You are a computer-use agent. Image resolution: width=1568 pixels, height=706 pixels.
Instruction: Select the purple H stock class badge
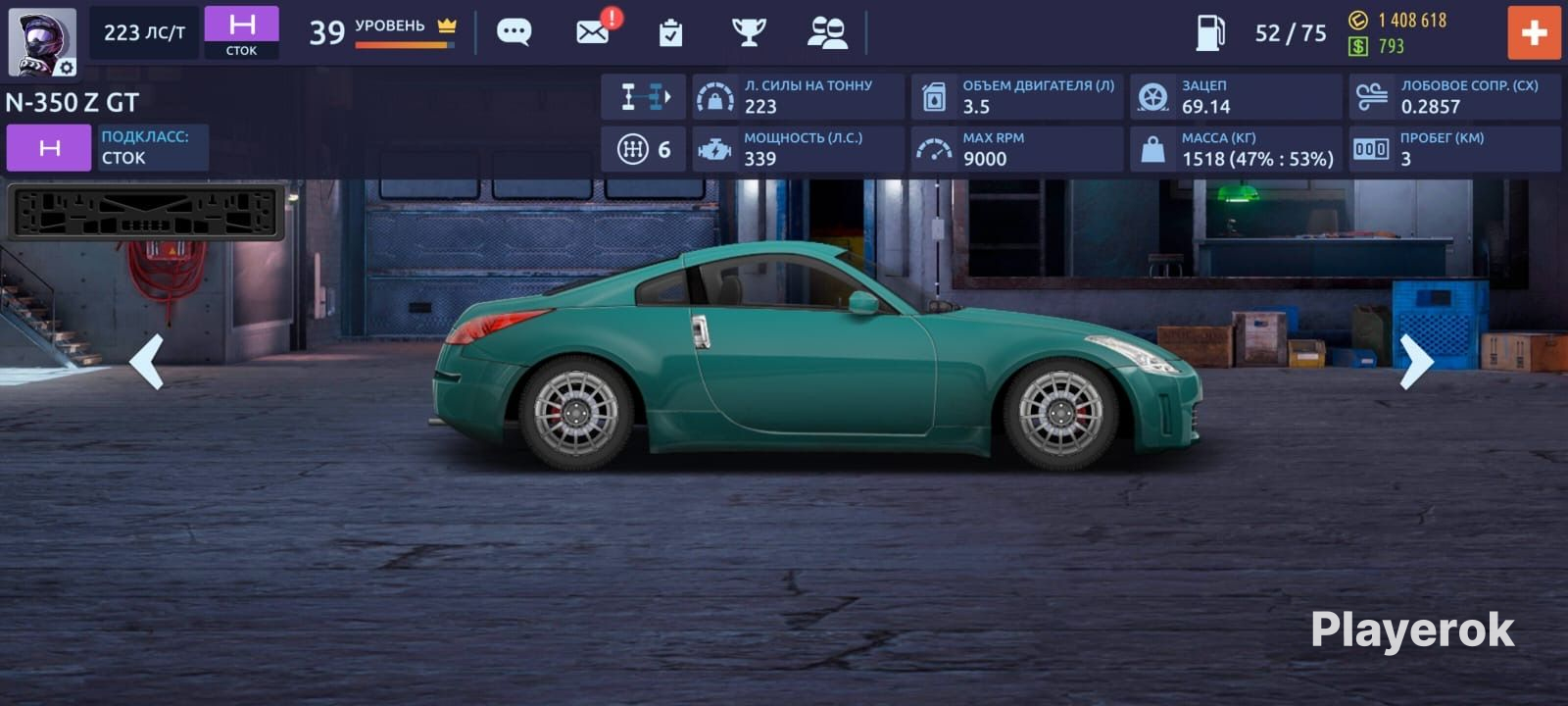point(241,32)
